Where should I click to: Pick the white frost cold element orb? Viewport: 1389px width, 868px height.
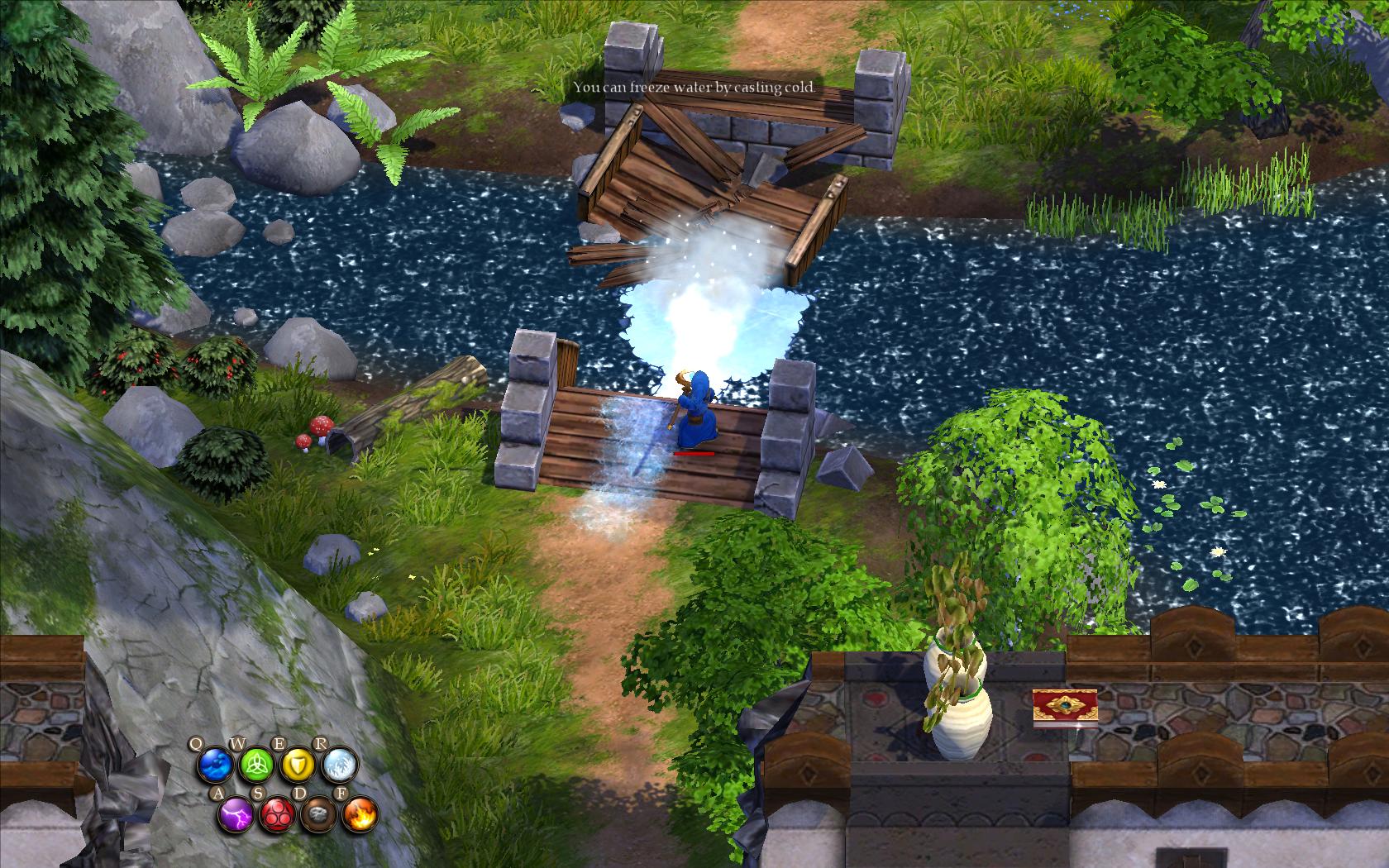point(339,765)
